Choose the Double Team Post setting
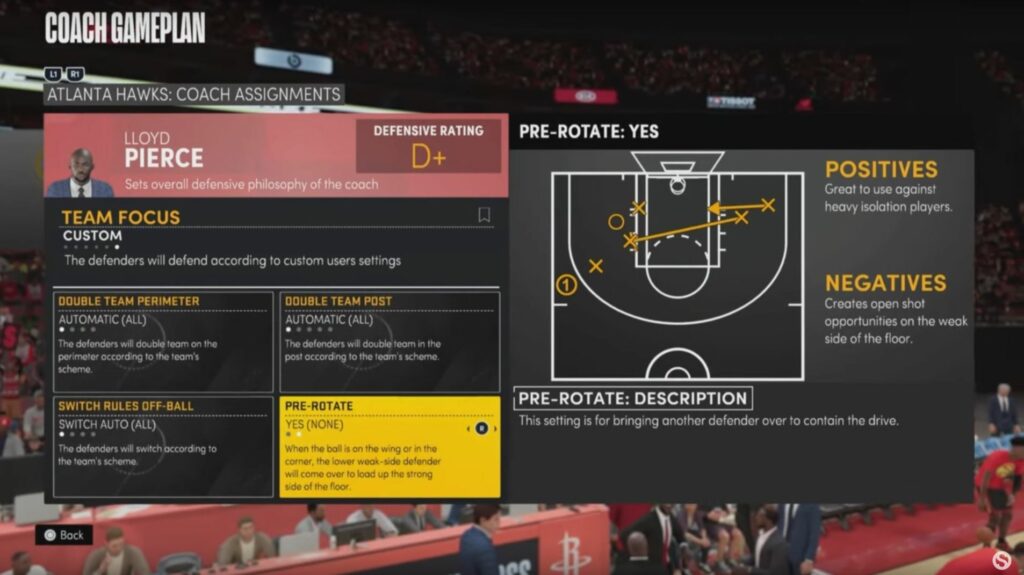Screen dimensions: 1024x575 point(389,341)
